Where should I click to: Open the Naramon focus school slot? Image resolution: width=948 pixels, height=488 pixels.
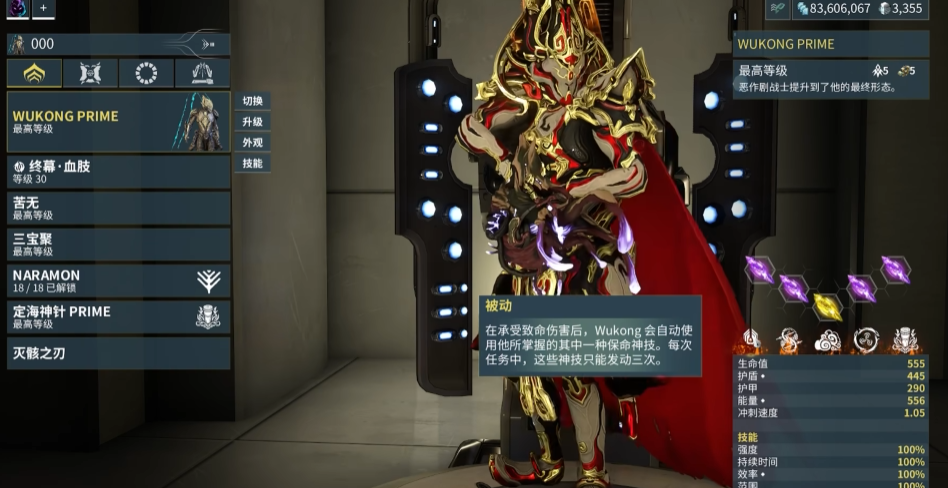click(119, 281)
